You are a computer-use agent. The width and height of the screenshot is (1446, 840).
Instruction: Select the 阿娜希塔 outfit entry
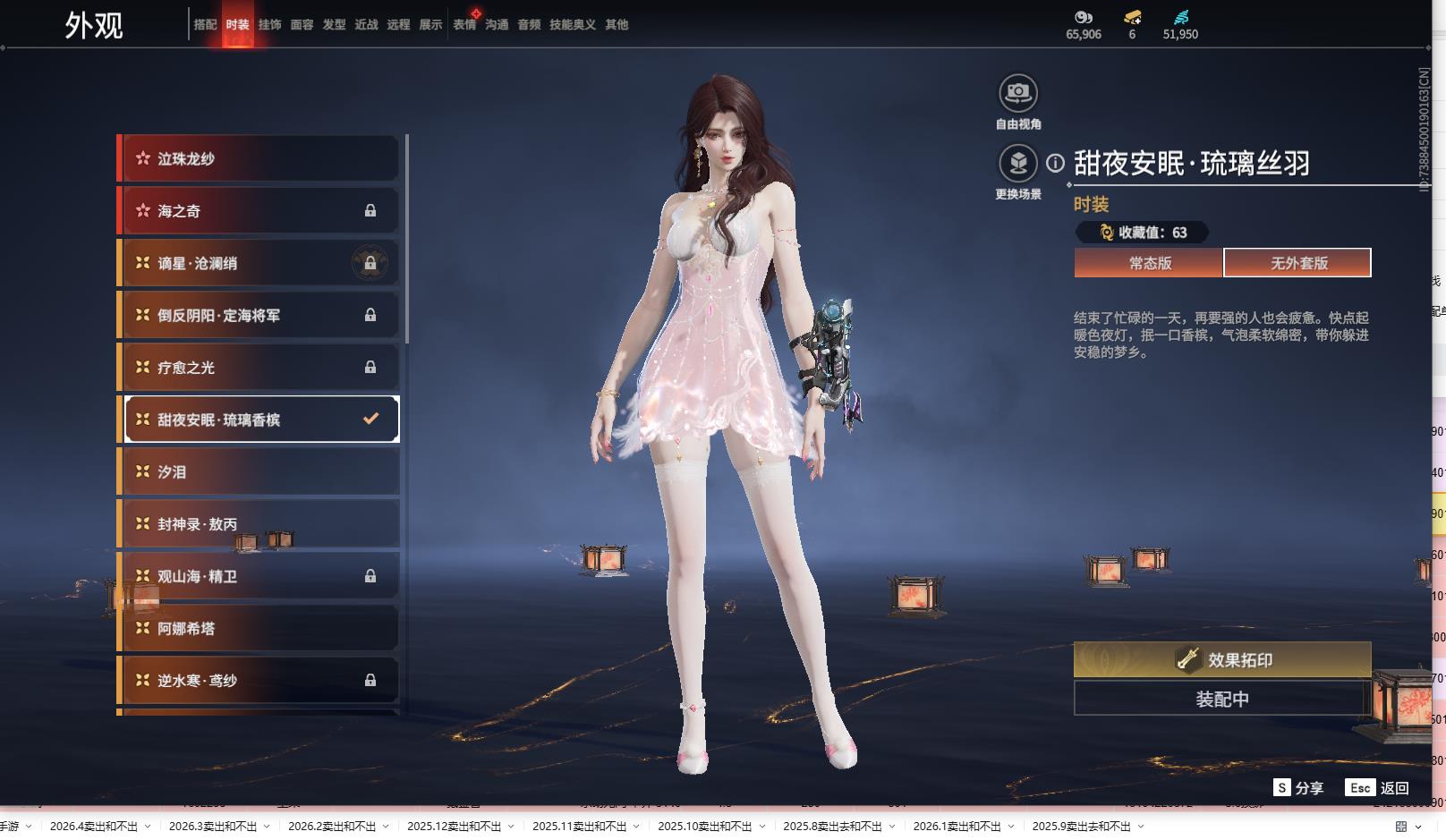pos(259,628)
